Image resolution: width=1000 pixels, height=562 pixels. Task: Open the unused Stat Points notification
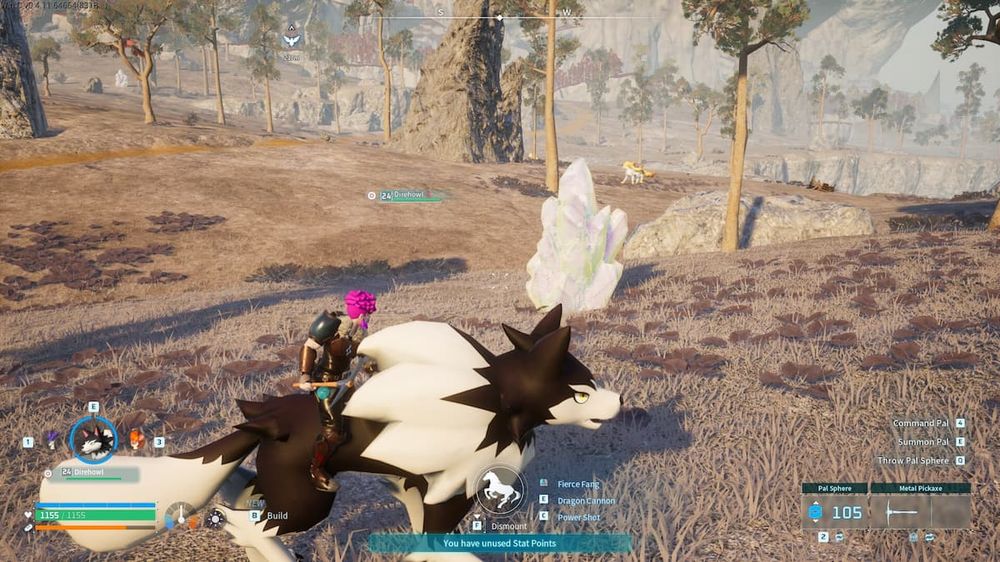[500, 544]
